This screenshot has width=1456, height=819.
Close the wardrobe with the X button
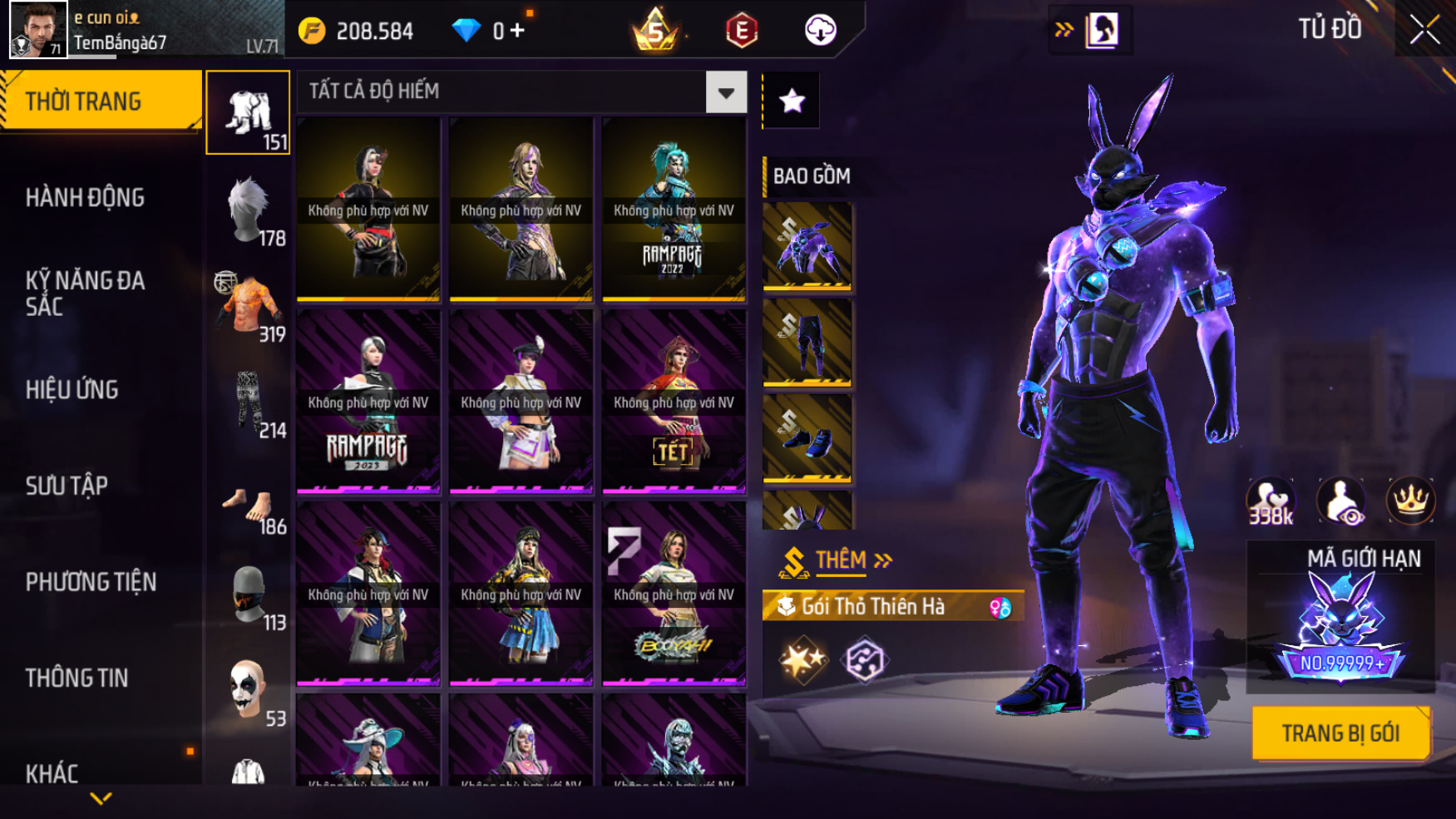pos(1424,30)
